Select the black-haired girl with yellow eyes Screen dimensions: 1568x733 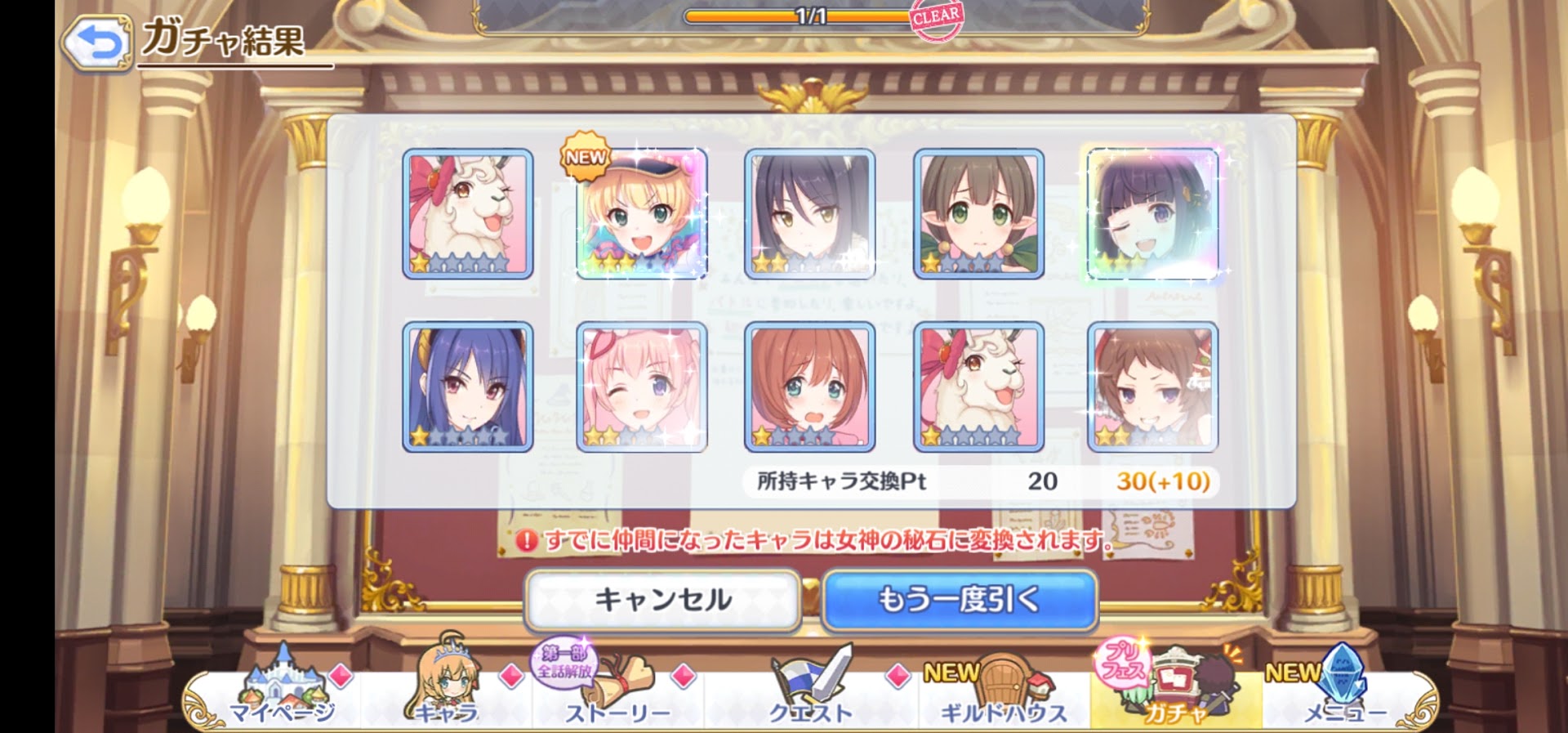tap(809, 214)
